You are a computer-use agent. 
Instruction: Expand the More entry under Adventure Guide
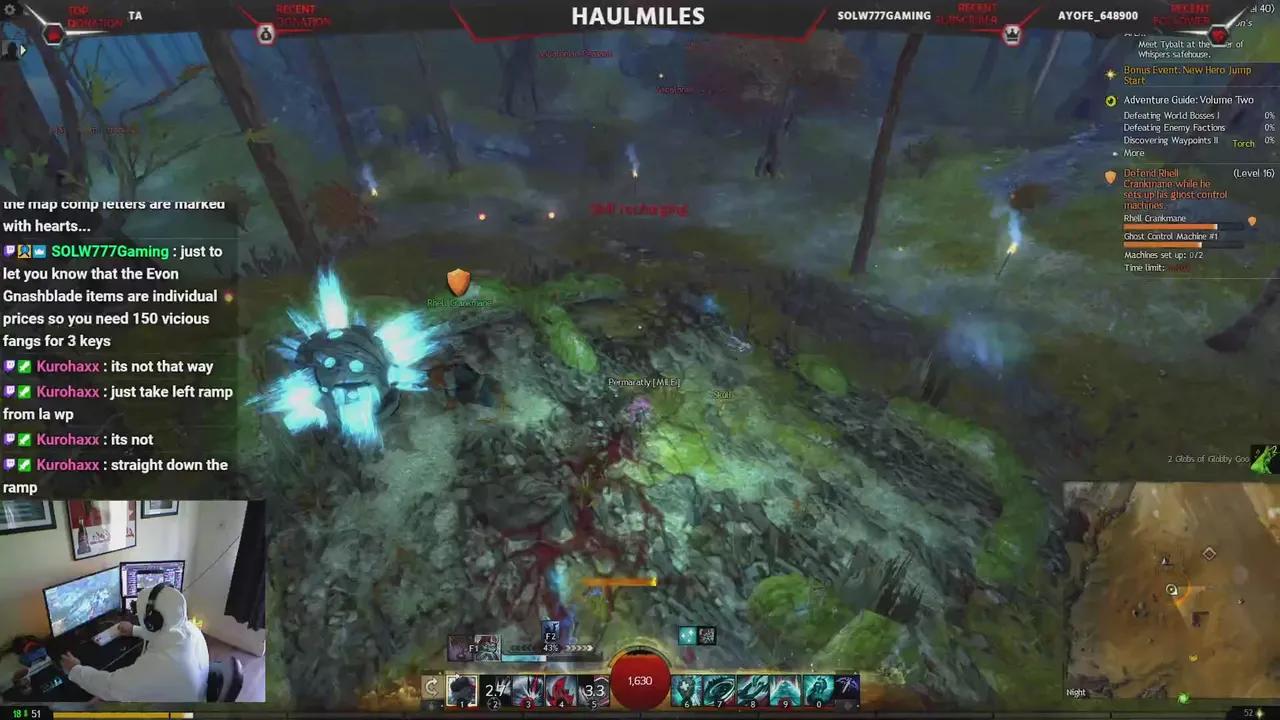coord(1134,153)
